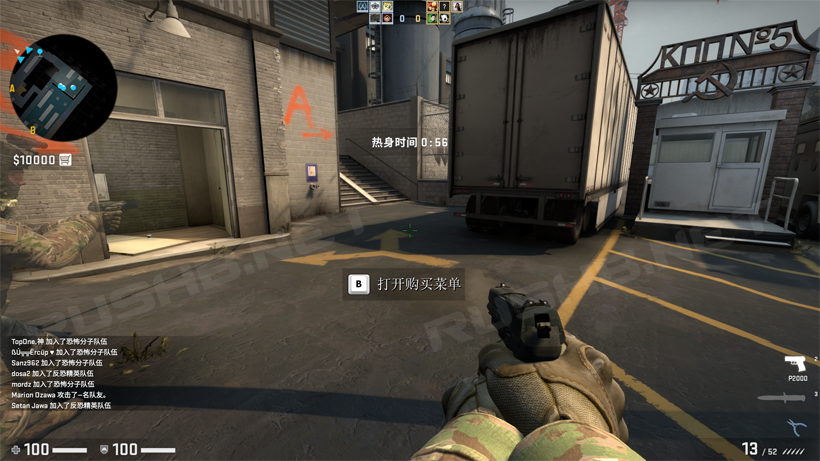This screenshot has height=461, width=820.
Task: Click the green-background player avatar
Action: pyautogui.click(x=432, y=18)
